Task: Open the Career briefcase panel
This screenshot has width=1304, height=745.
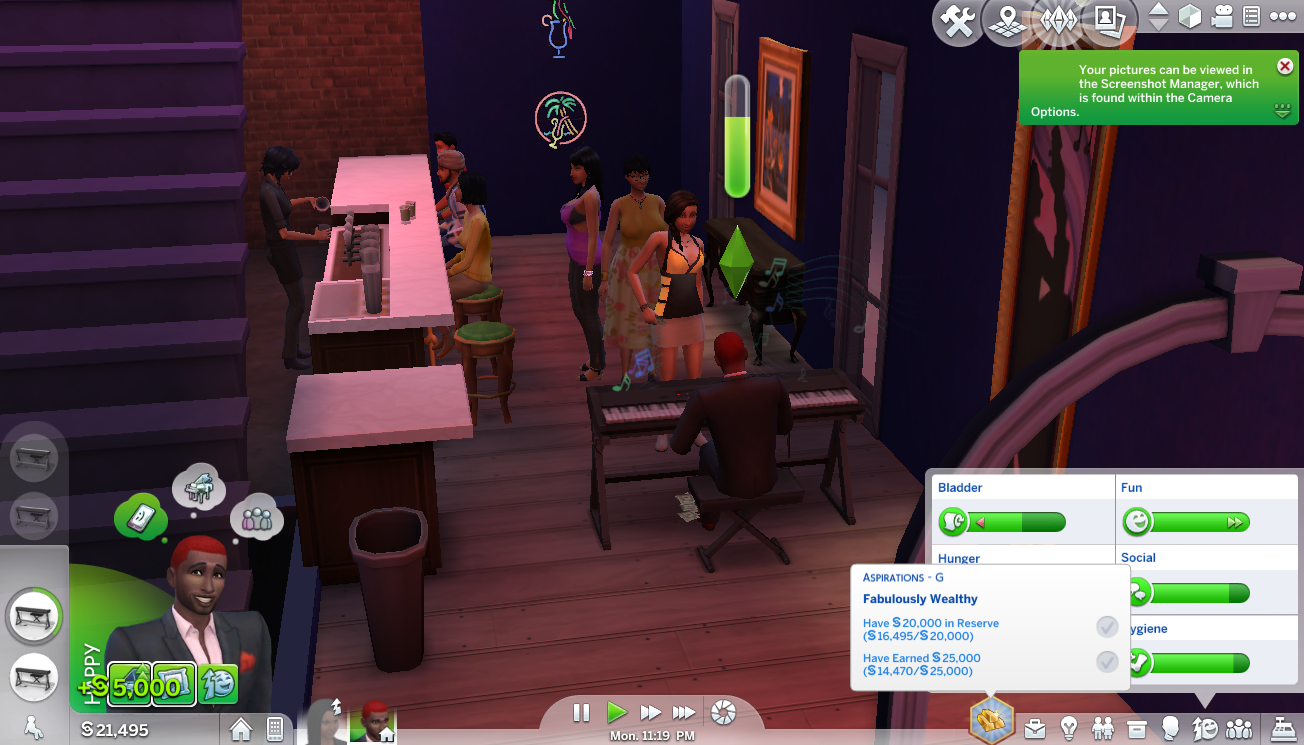Action: click(1035, 728)
